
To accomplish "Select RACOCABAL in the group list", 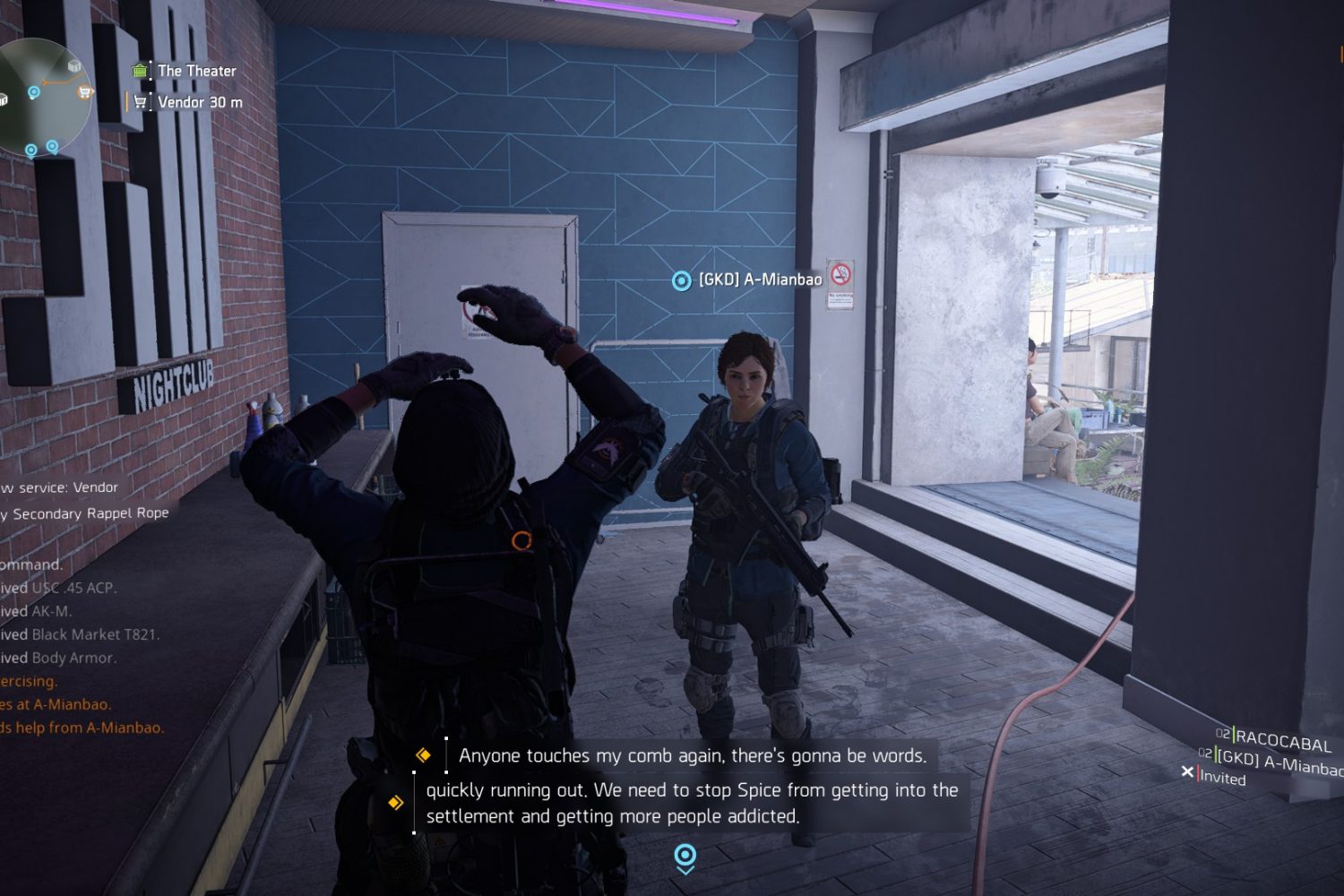I will point(1282,742).
